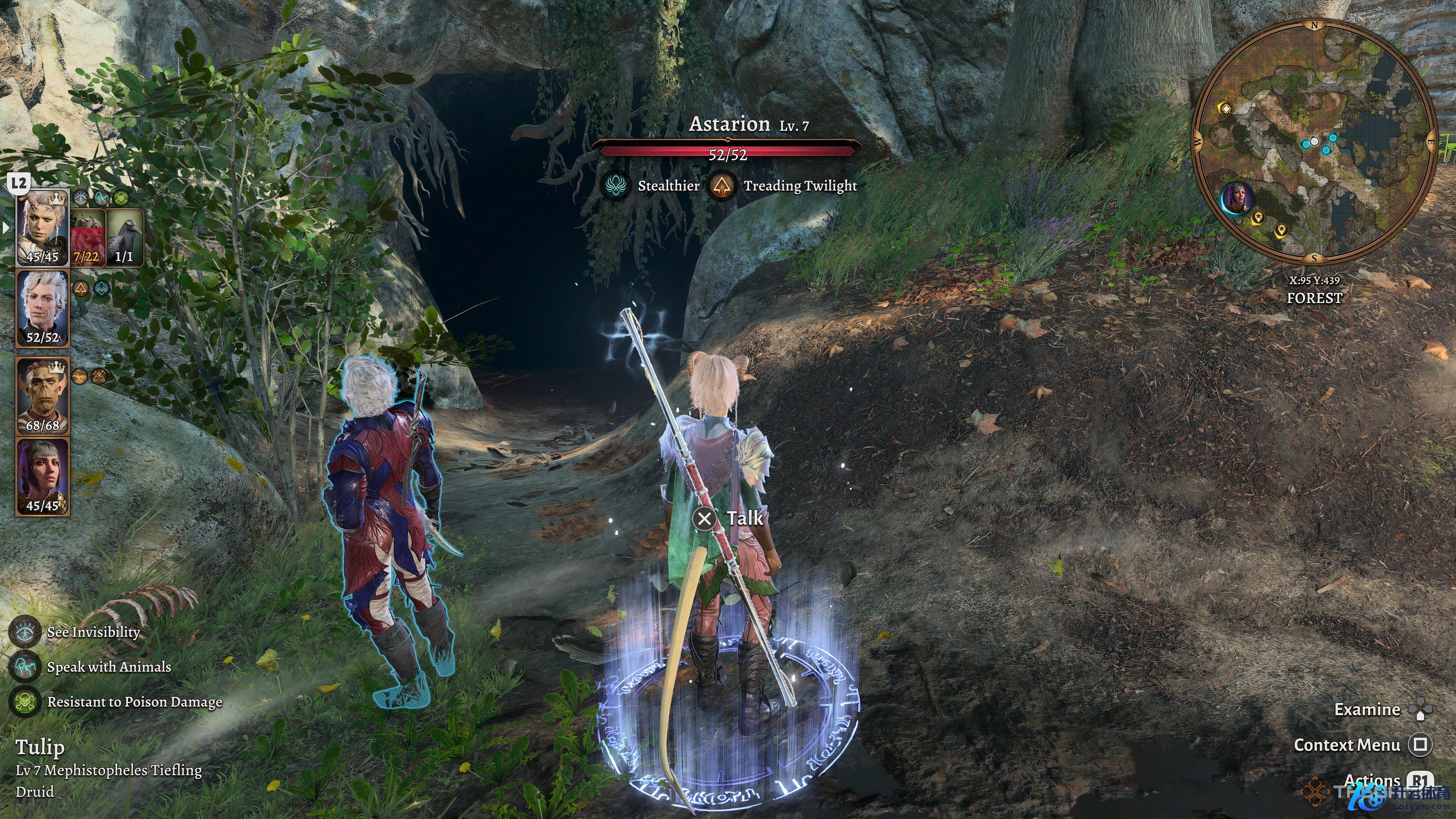The width and height of the screenshot is (1456, 819).
Task: Click the orange arrow icon beside Astarion's portrait
Action: pyautogui.click(x=82, y=289)
